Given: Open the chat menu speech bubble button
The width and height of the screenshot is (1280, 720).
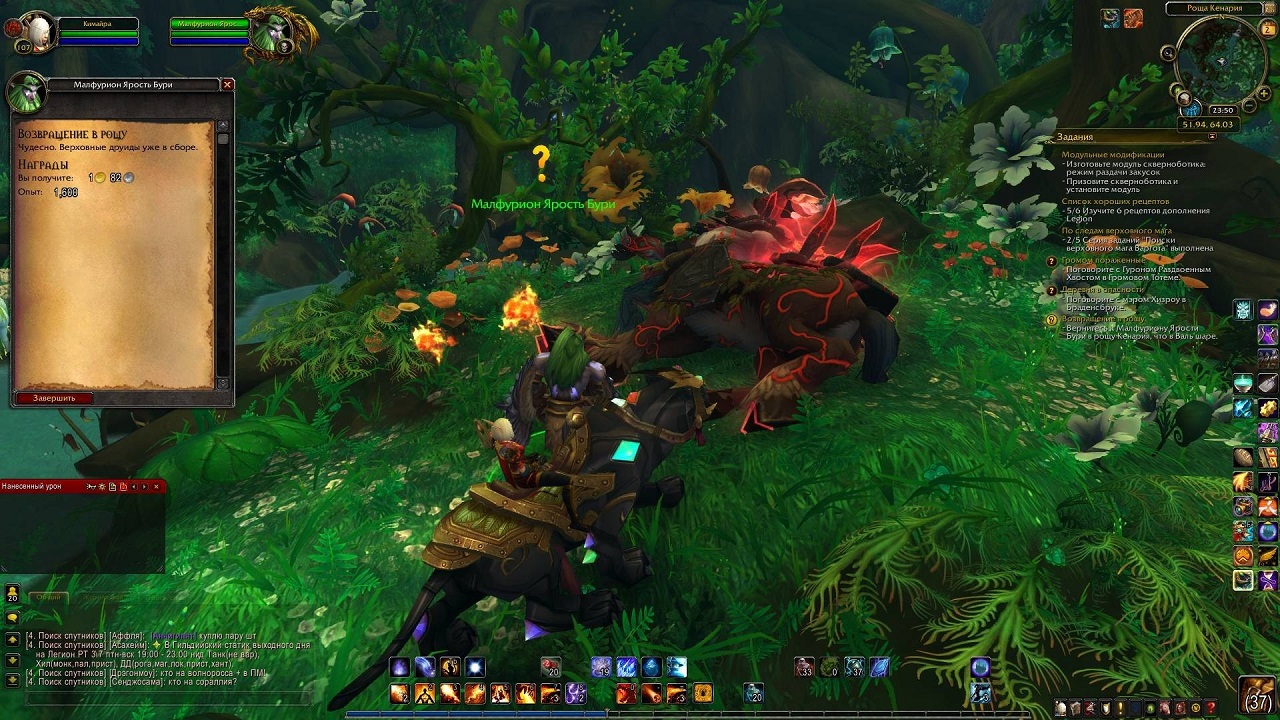Looking at the screenshot, I should tap(12, 617).
